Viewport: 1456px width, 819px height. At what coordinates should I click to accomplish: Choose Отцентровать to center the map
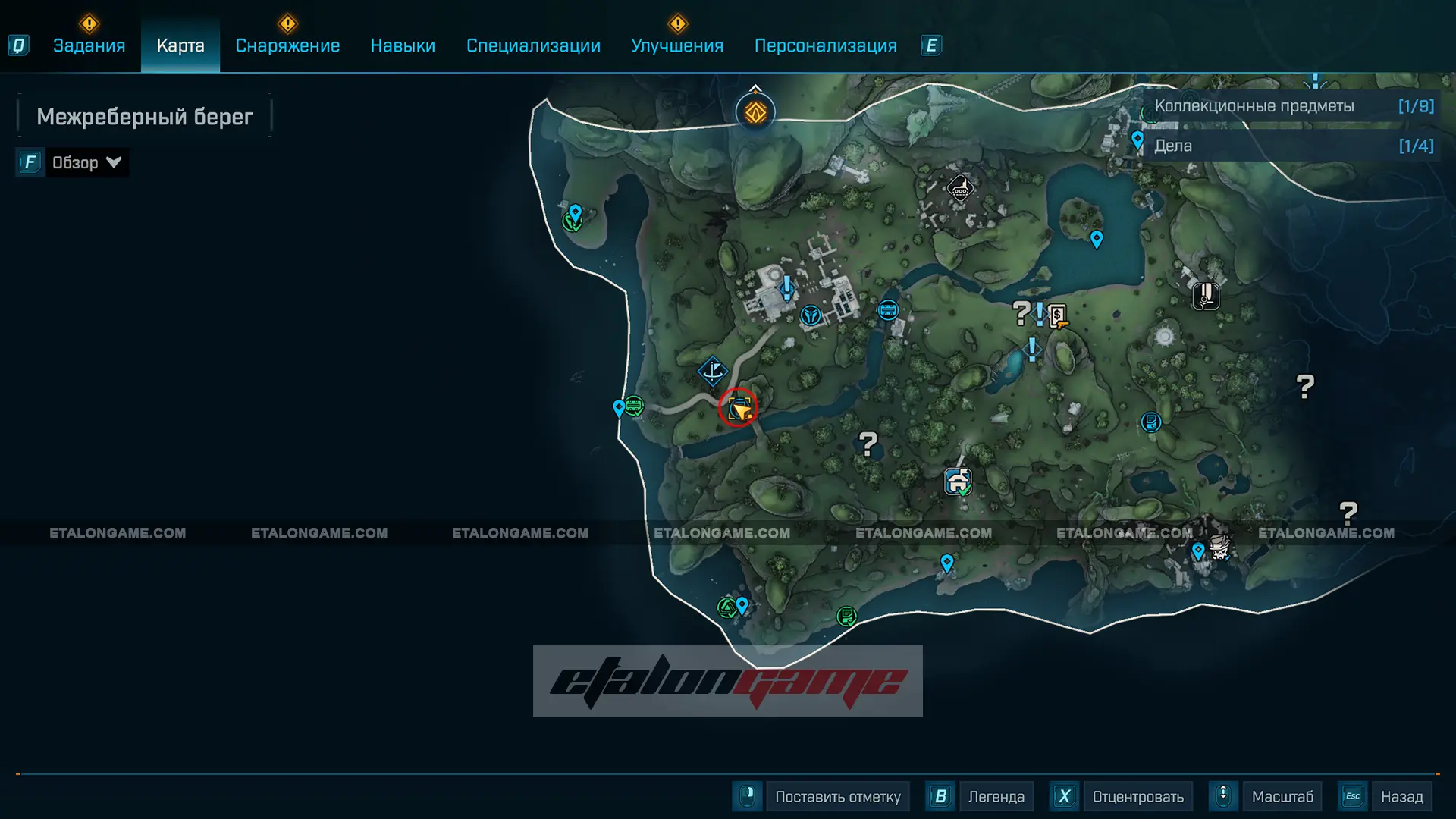pos(1137,796)
